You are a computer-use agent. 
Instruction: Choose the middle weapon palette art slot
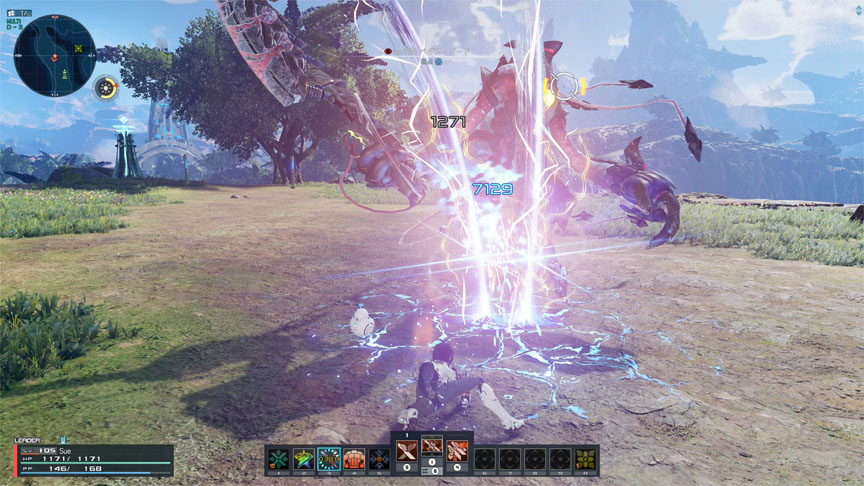(x=432, y=448)
